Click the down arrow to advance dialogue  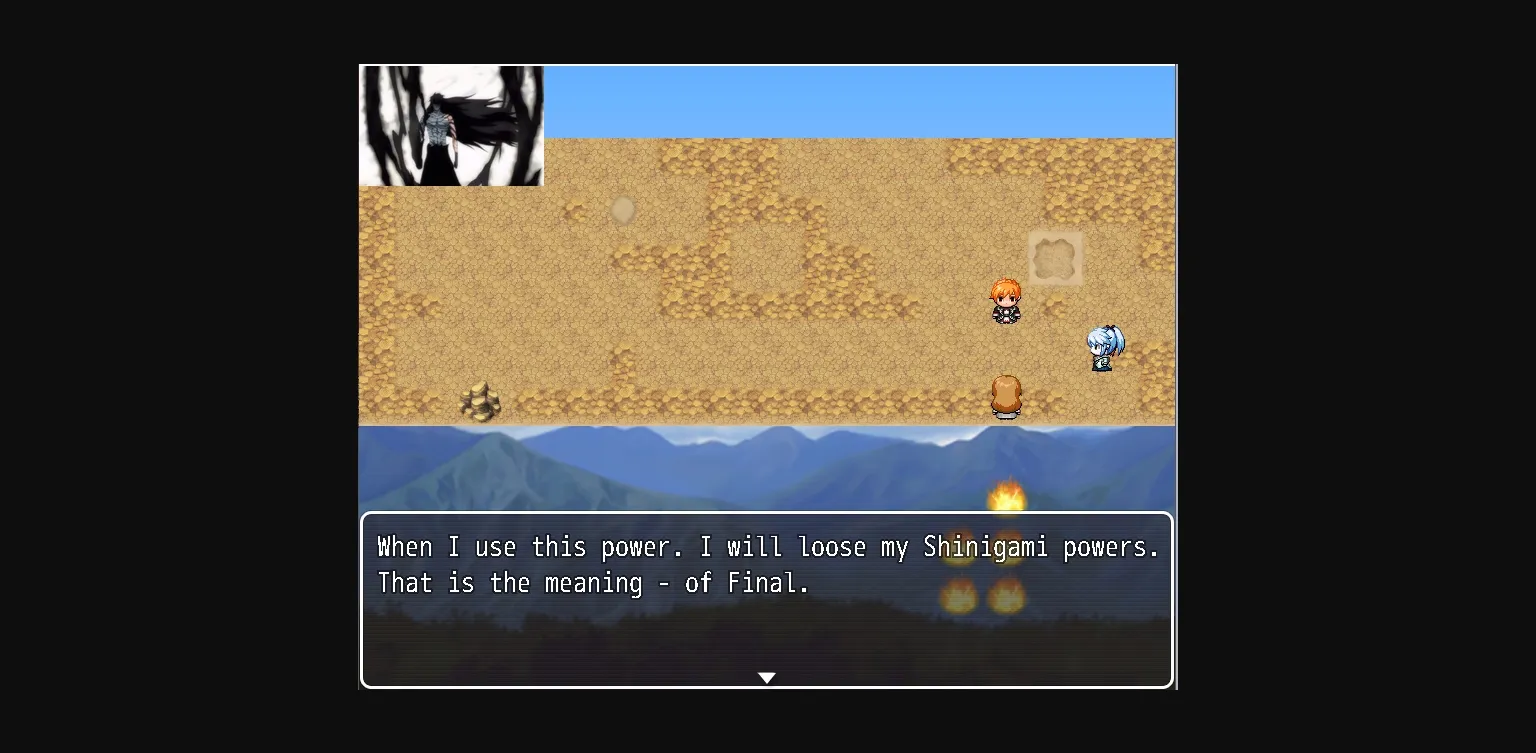(x=767, y=677)
